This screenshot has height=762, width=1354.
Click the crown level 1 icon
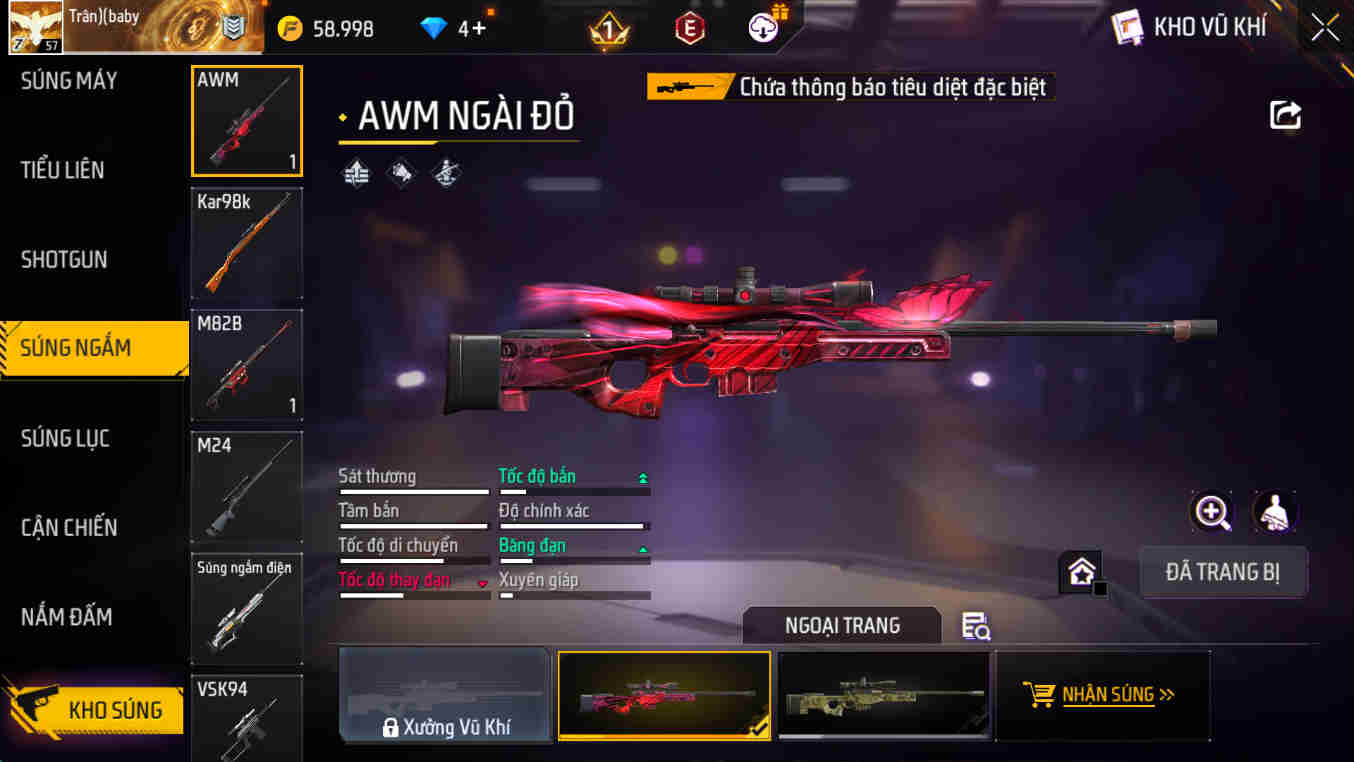point(606,27)
